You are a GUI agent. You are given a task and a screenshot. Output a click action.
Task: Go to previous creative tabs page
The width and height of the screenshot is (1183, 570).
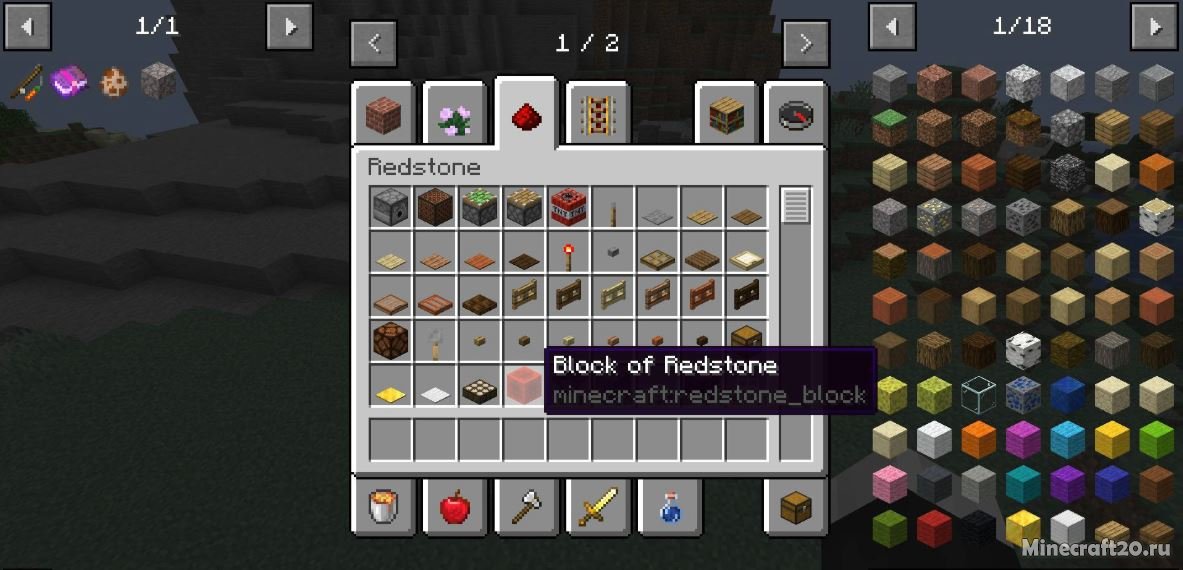click(x=374, y=43)
